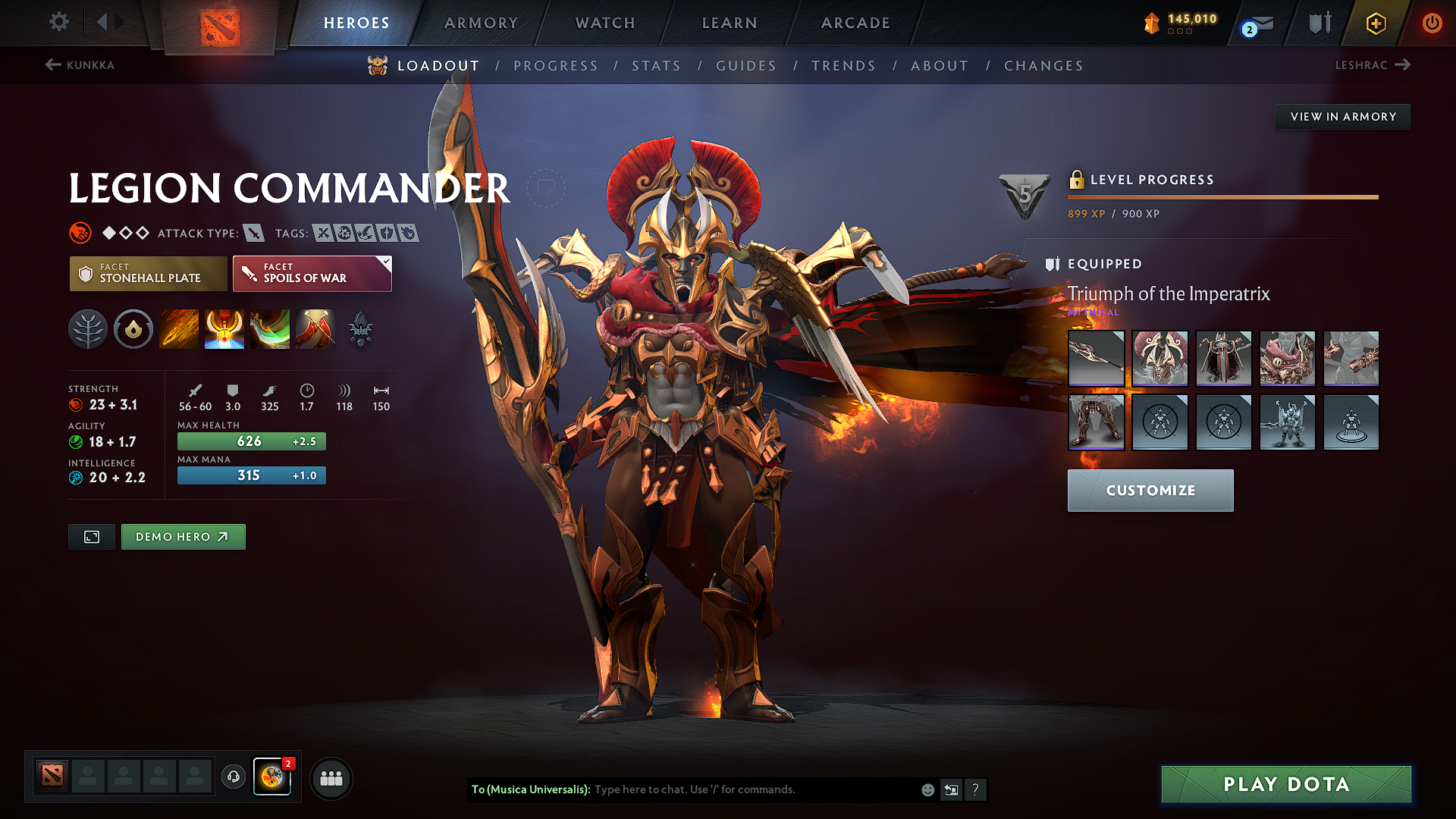Image resolution: width=1456 pixels, height=819 pixels.
Task: Open the hero talent tree icon
Action: point(88,329)
